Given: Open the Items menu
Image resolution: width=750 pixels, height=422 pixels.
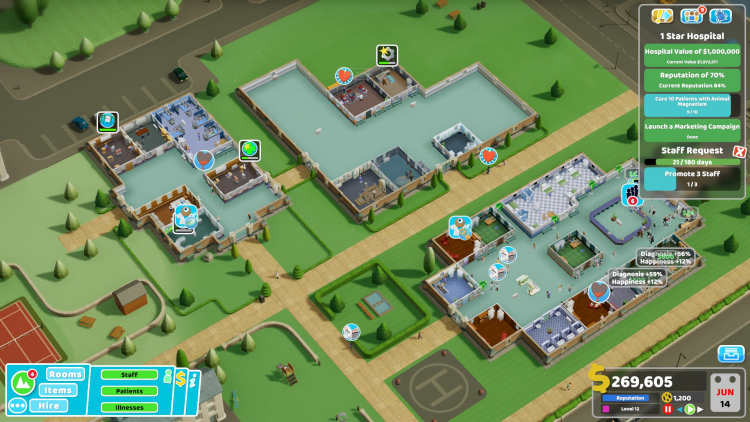Looking at the screenshot, I should coord(61,390).
